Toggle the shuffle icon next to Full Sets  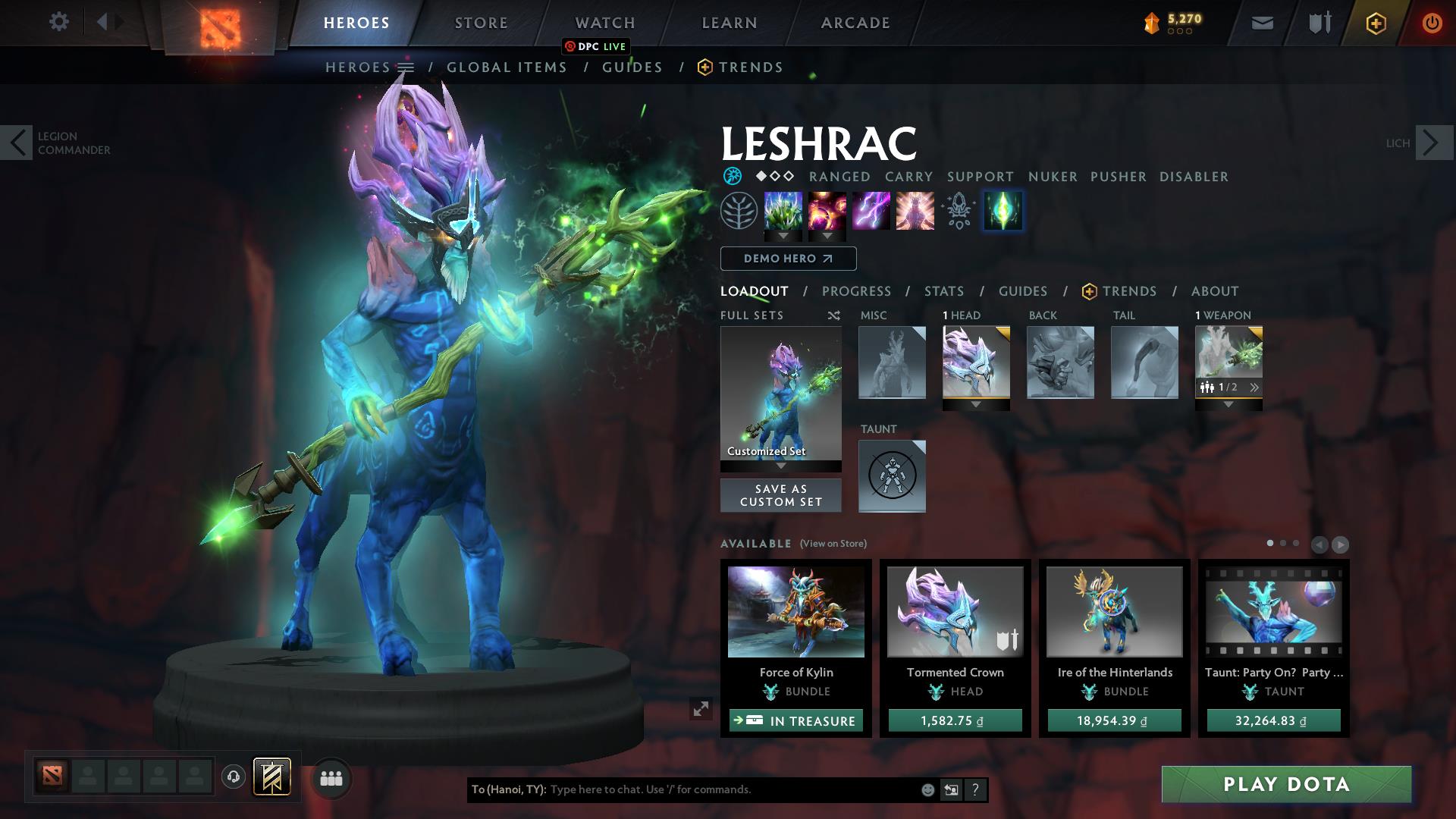pos(833,315)
